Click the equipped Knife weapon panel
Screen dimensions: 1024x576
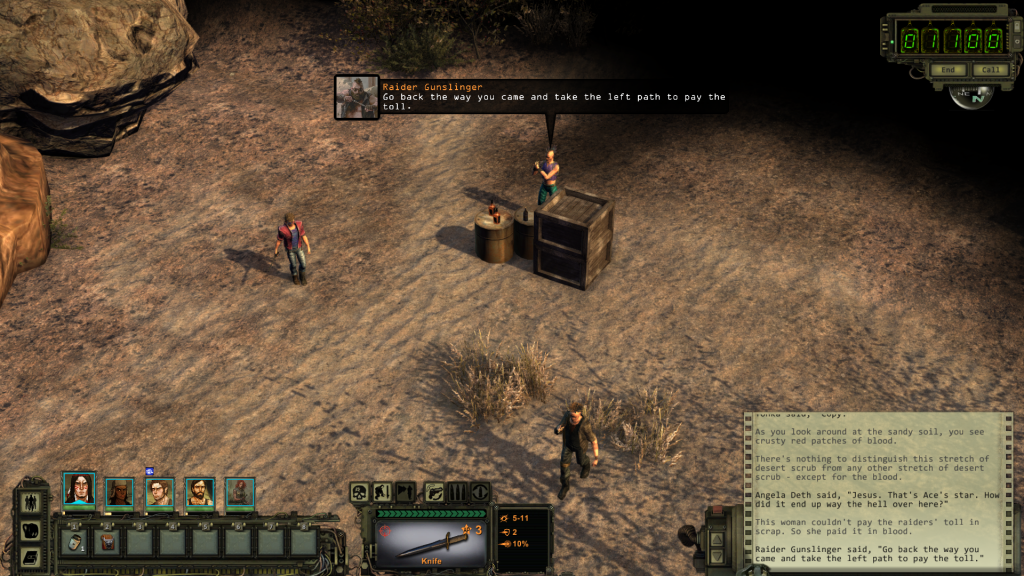[x=431, y=540]
